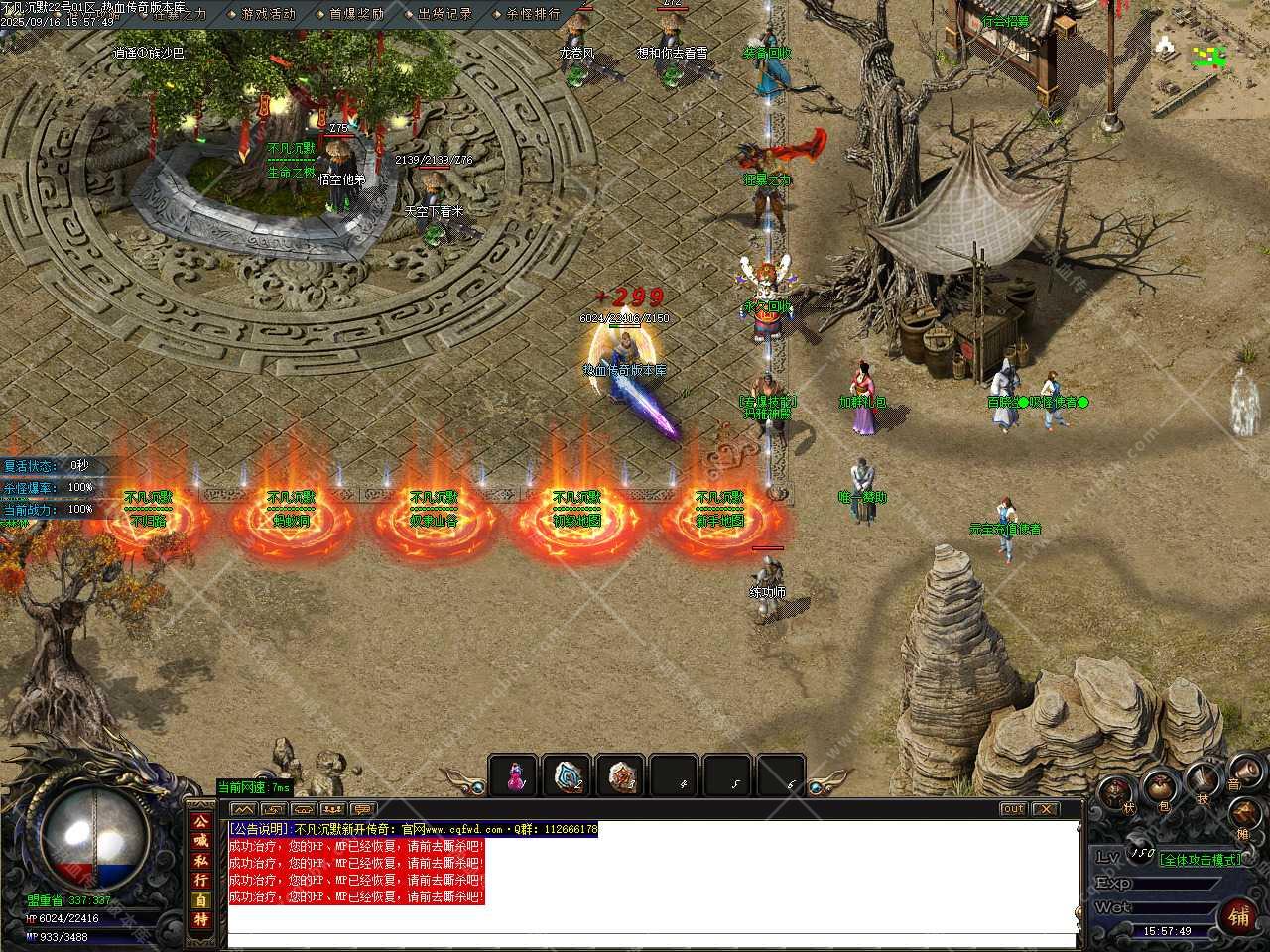
Task: Select the 喊 shout chat channel
Action: point(201,841)
